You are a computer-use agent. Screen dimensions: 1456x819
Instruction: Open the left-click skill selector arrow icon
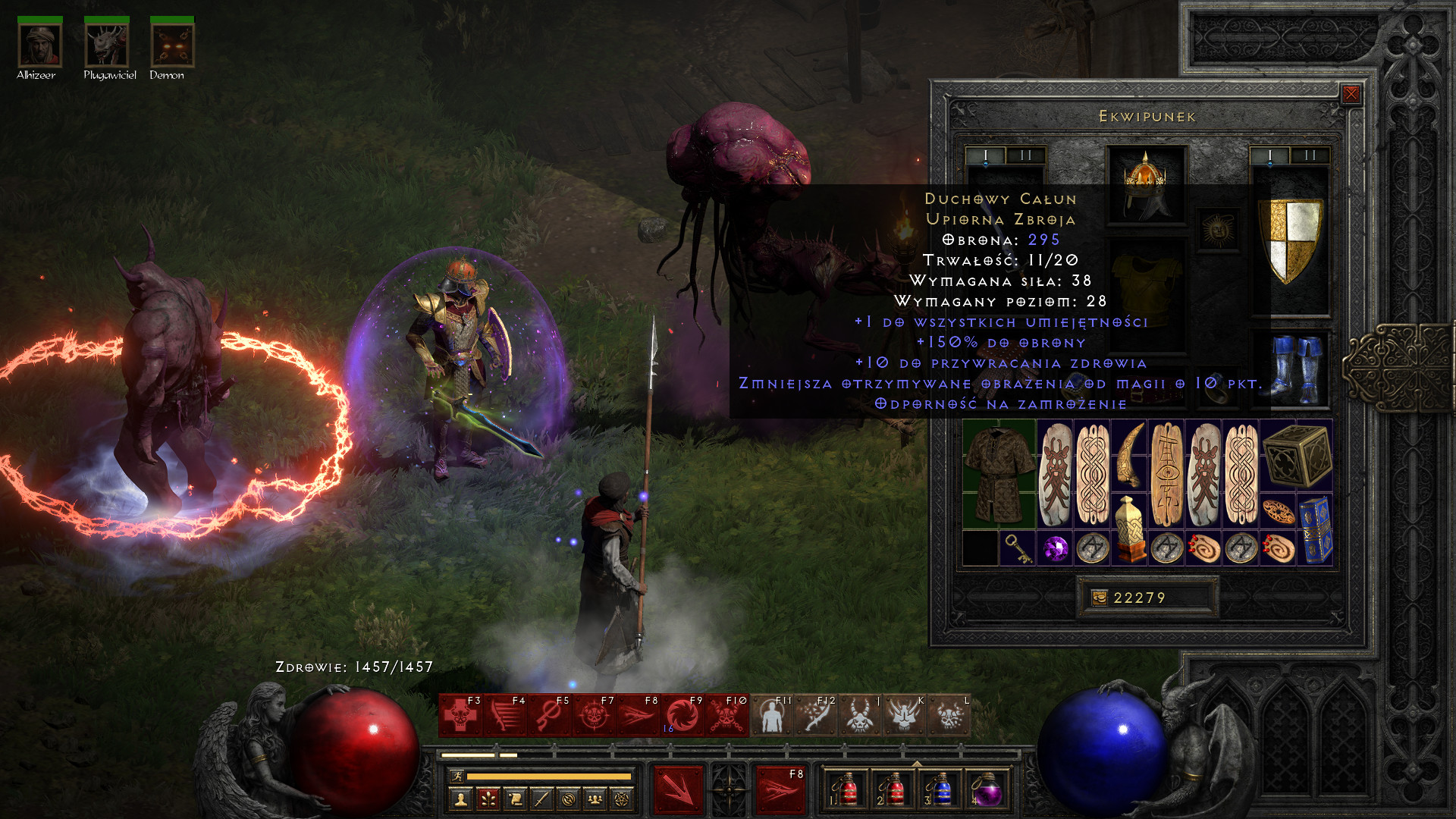click(x=678, y=790)
